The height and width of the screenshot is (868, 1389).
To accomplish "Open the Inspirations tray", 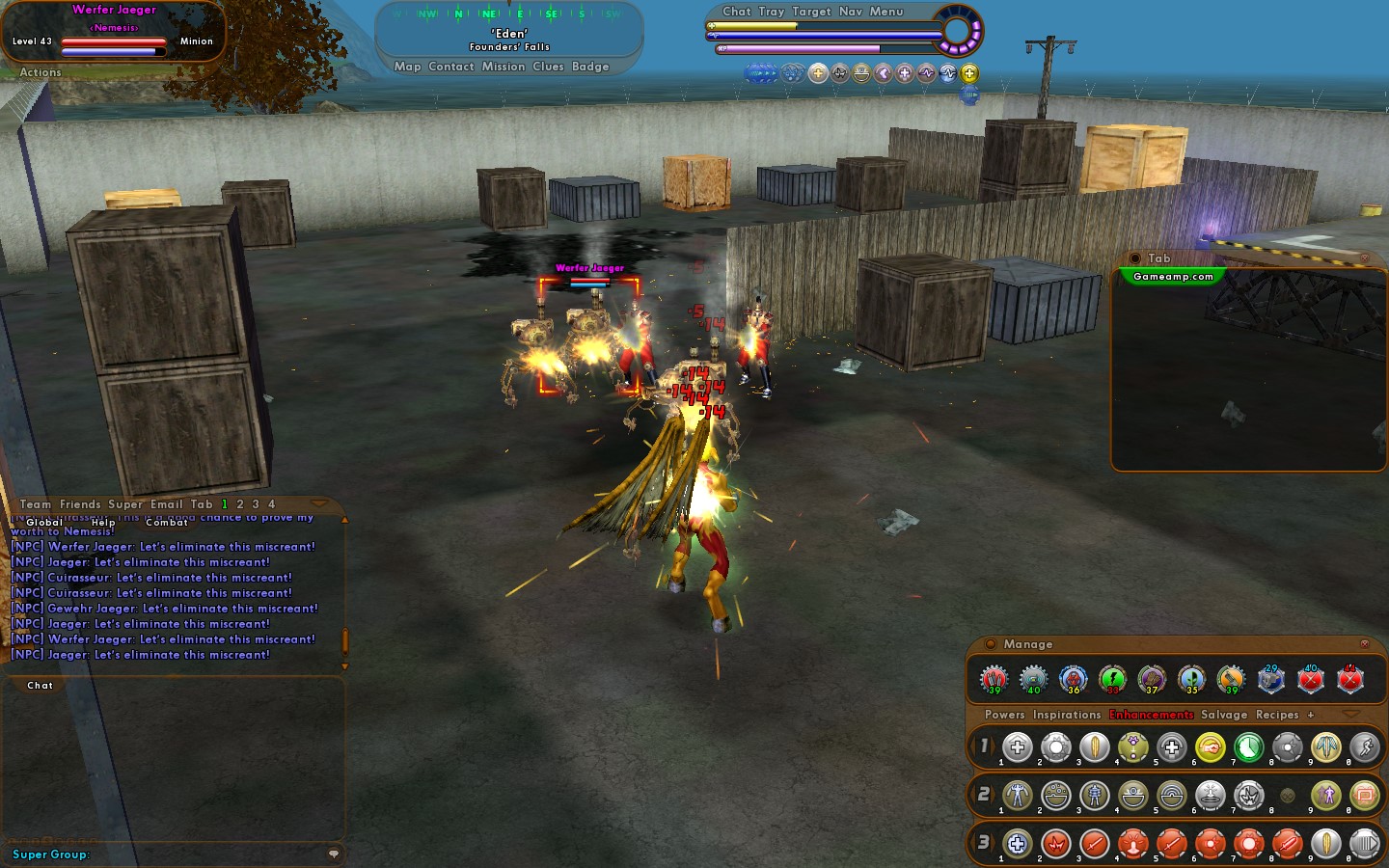I will (x=1067, y=715).
